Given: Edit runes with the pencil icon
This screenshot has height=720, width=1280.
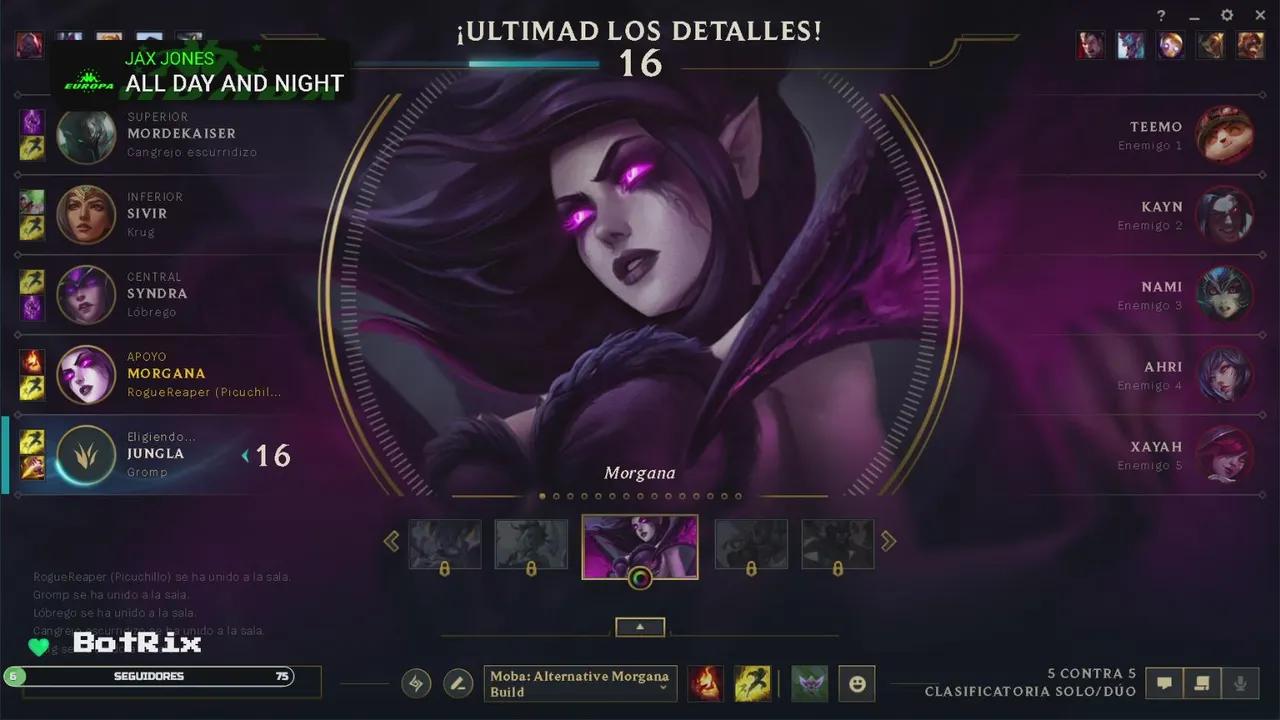Looking at the screenshot, I should pos(458,683).
